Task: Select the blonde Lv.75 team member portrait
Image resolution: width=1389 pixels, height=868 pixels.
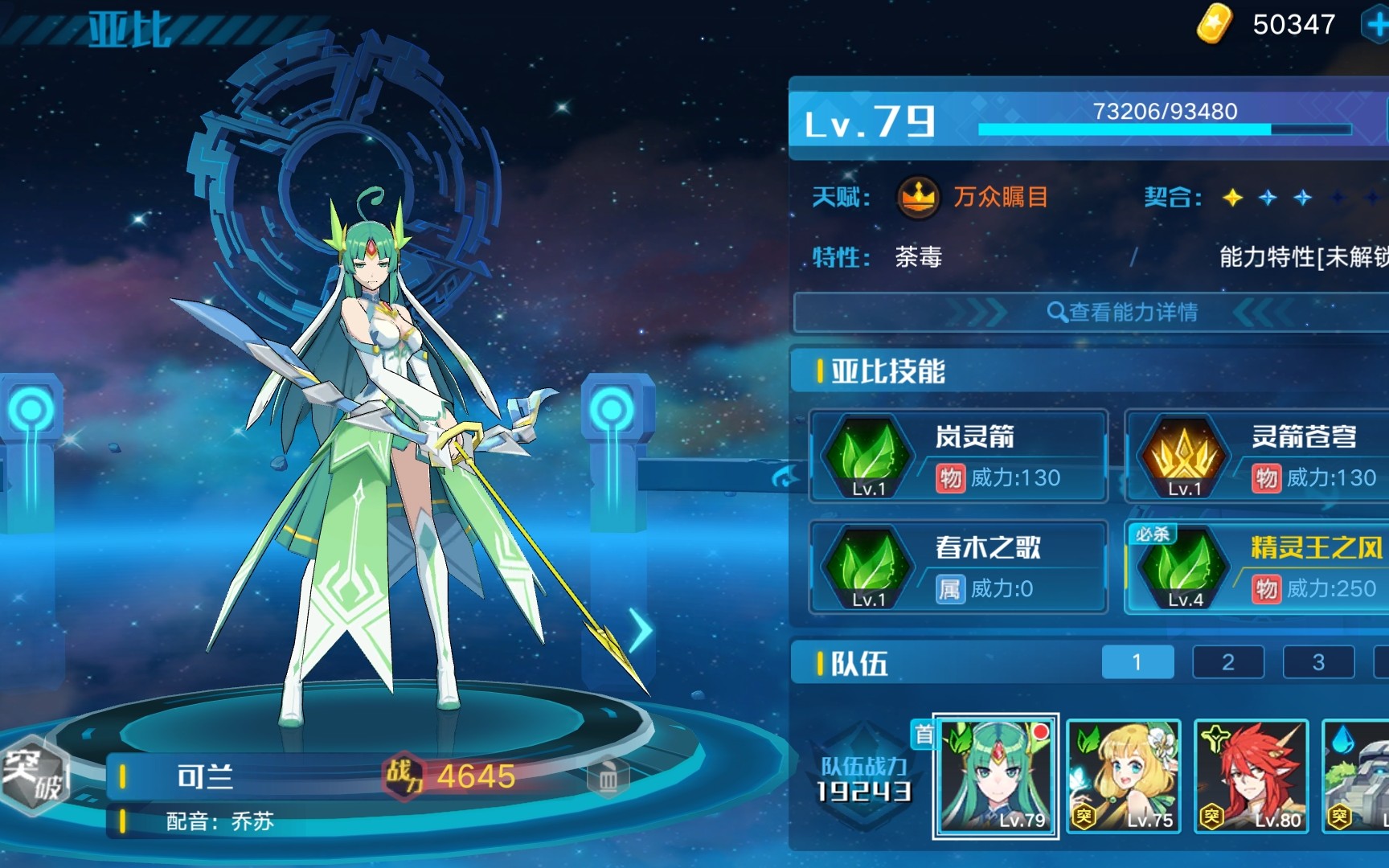Action: 1124,776
